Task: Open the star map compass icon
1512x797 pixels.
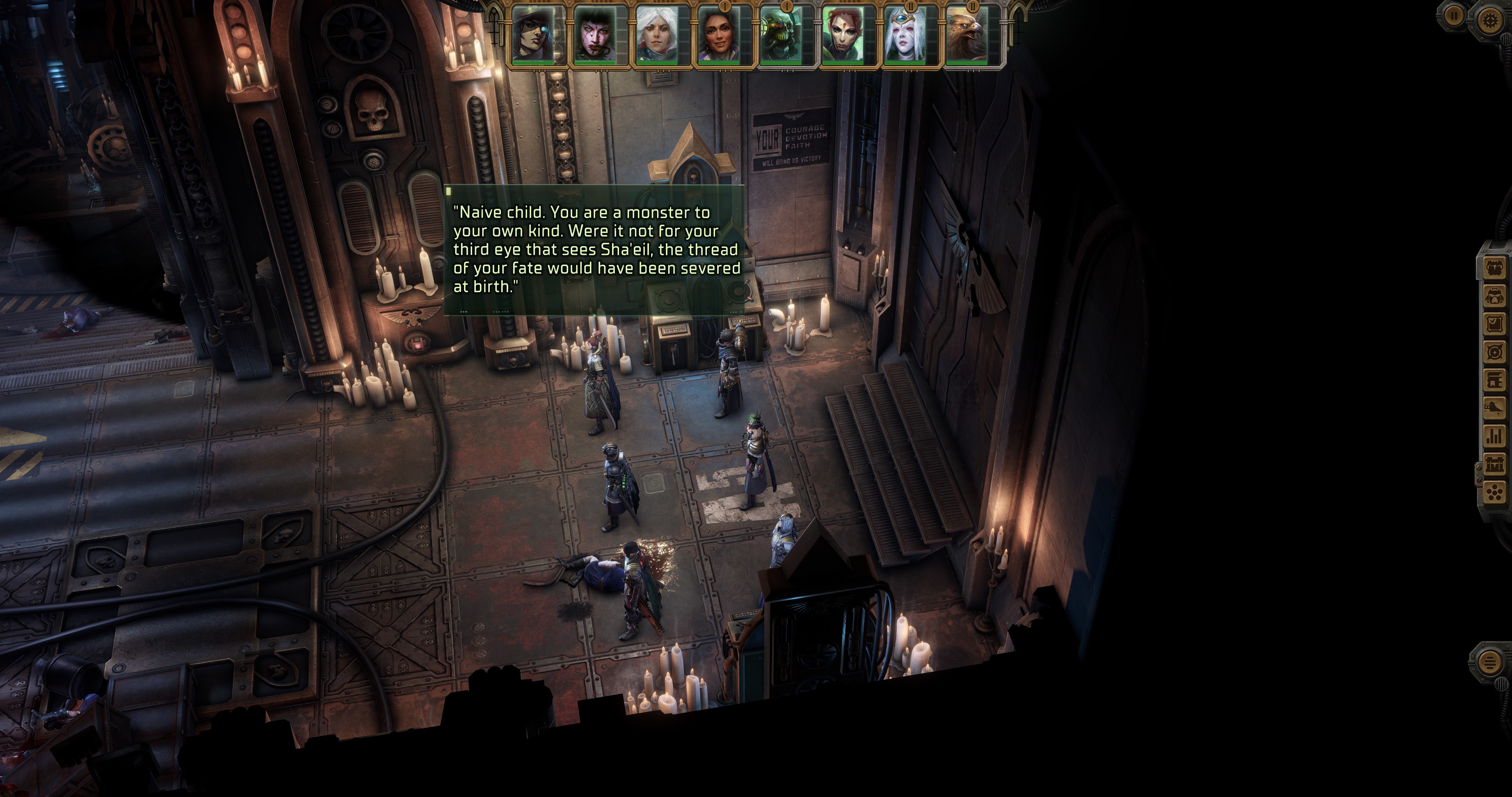Action: (1494, 353)
